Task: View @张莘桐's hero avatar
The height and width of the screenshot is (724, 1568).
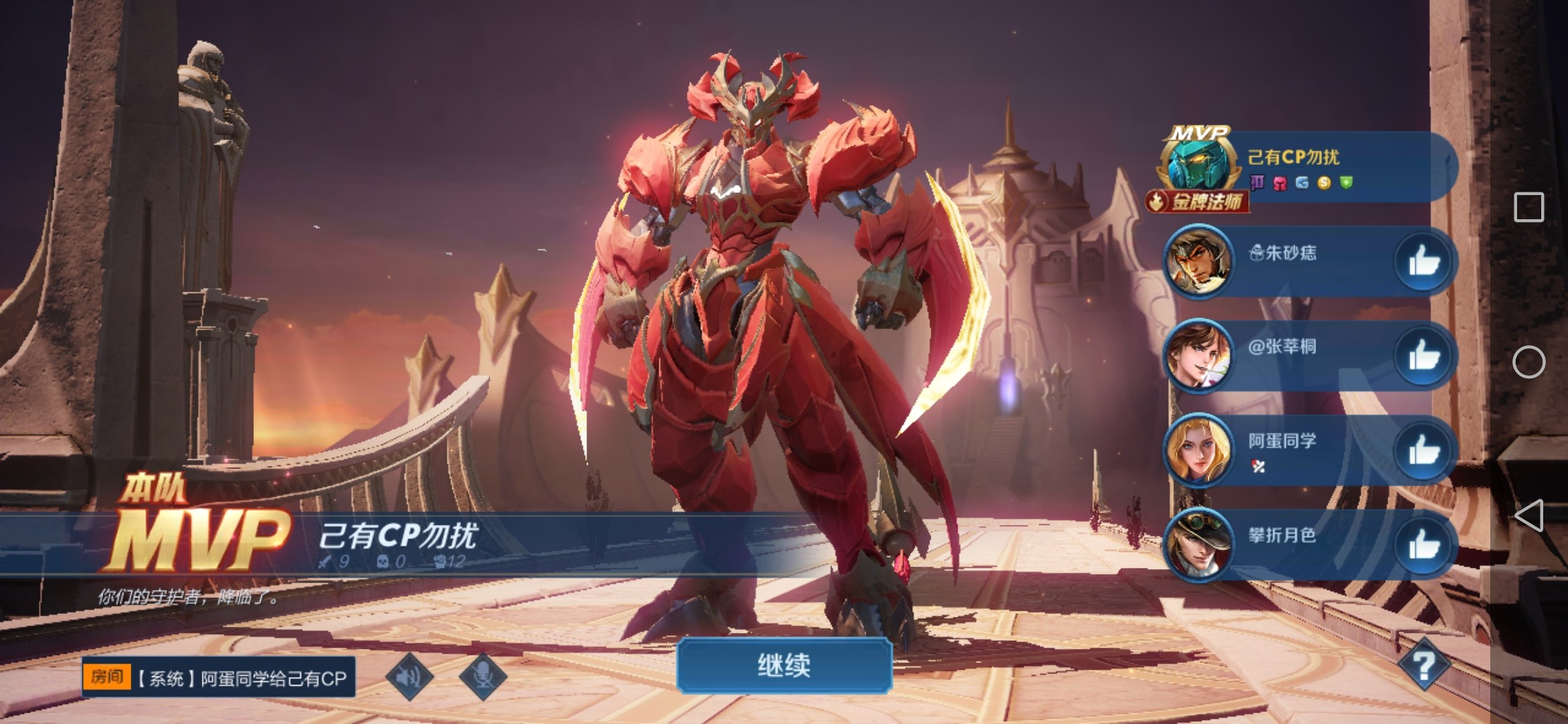Action: coord(1198,355)
